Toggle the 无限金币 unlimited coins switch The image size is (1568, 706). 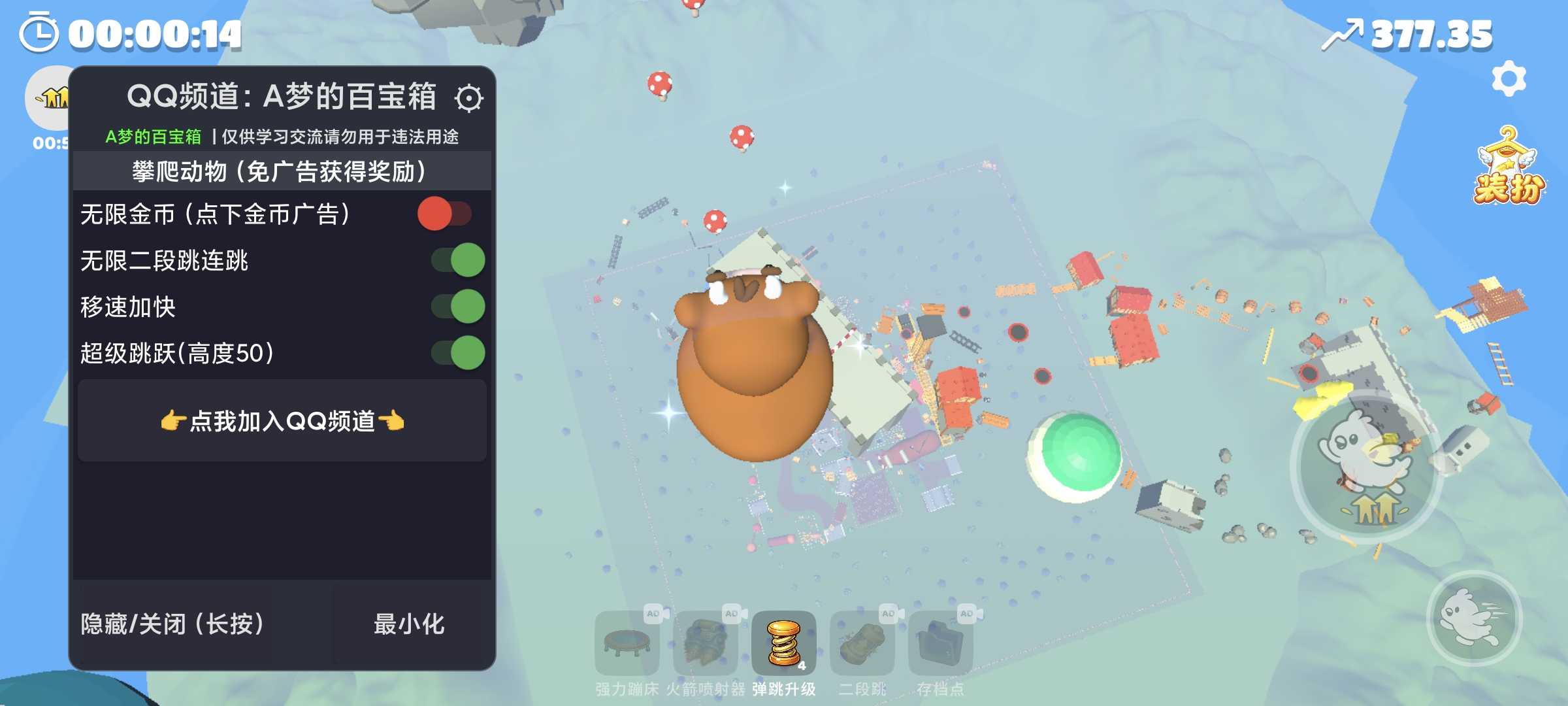pos(445,214)
